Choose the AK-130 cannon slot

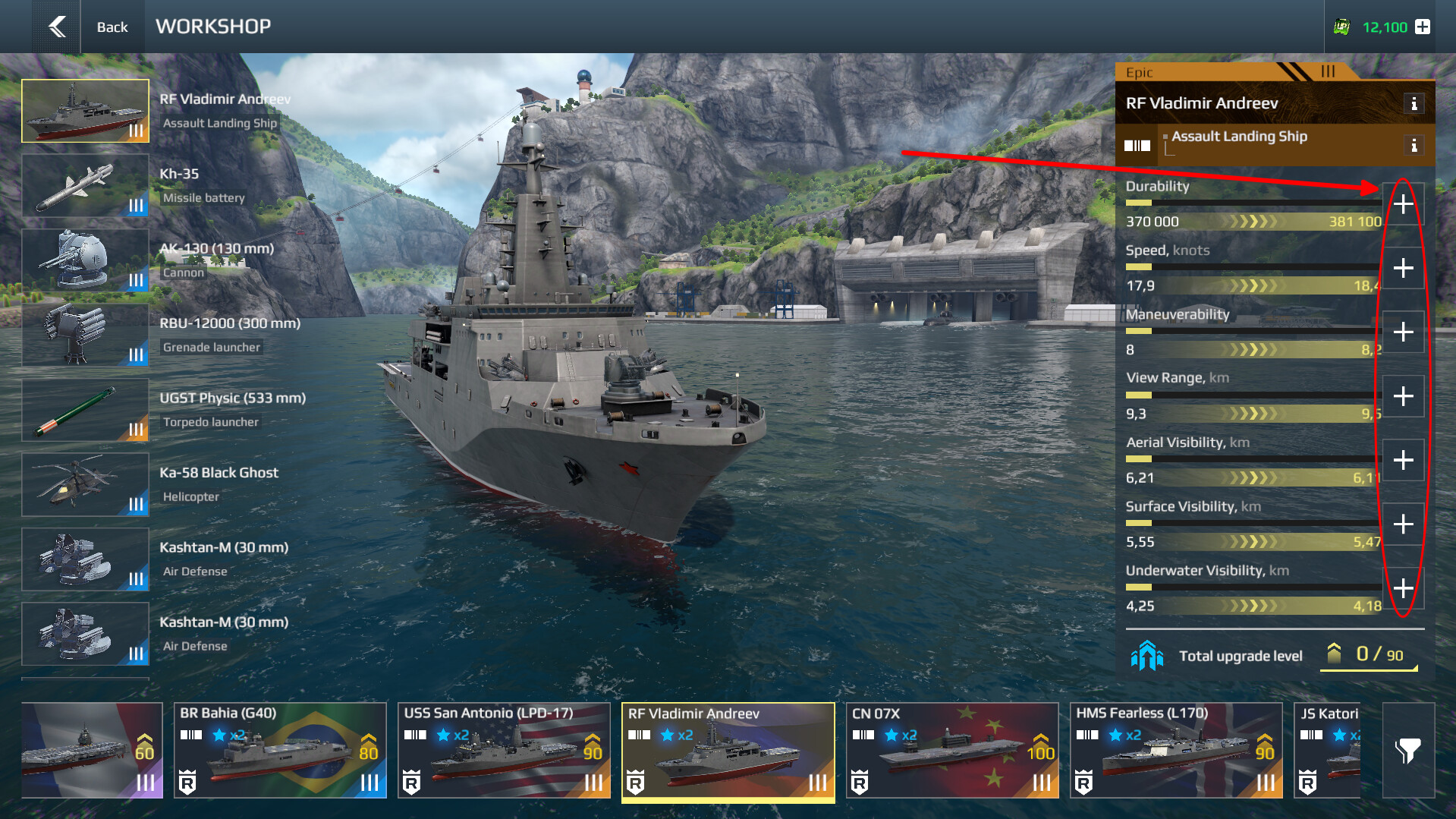(x=86, y=260)
